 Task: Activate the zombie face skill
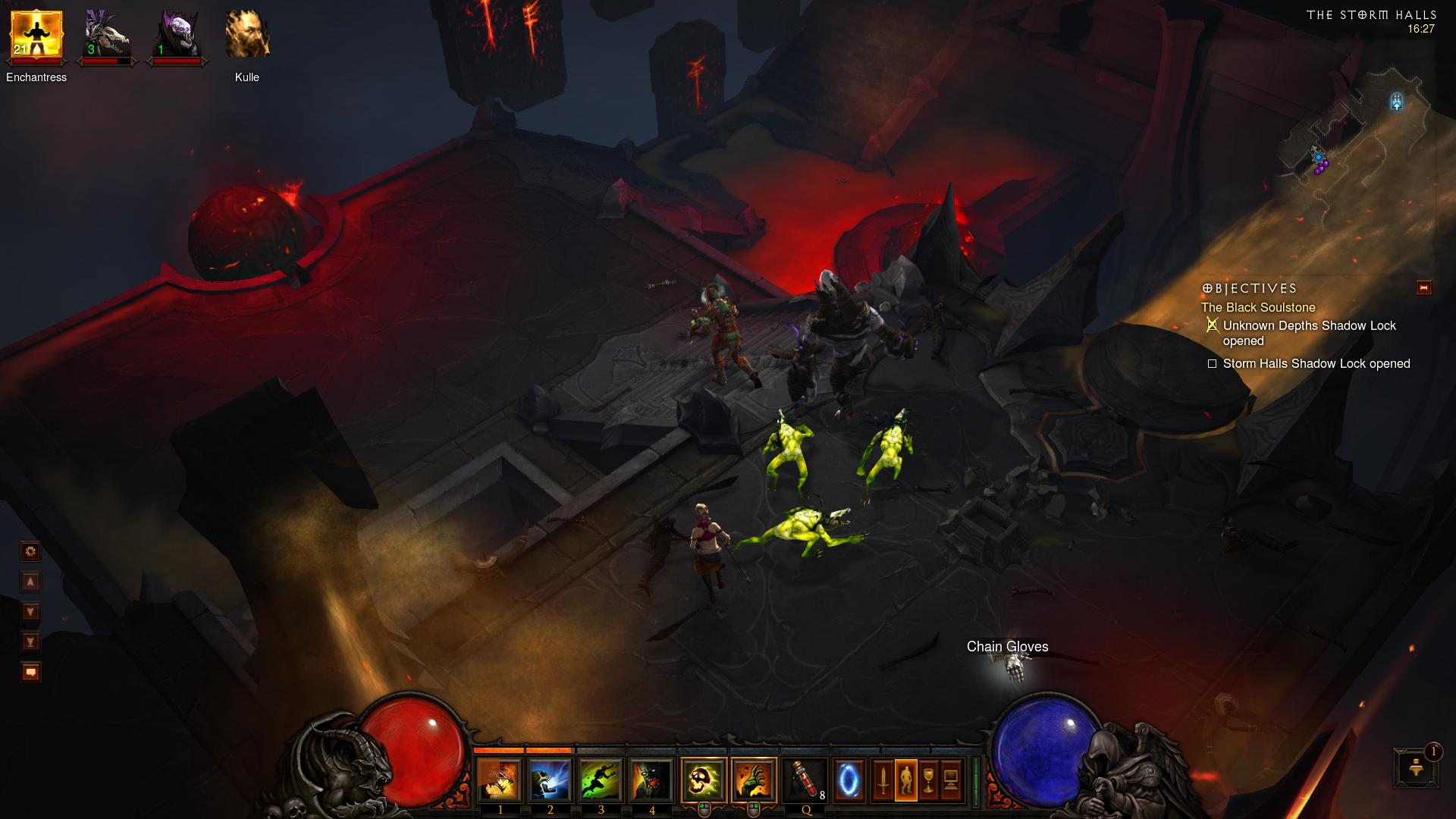pos(652,780)
